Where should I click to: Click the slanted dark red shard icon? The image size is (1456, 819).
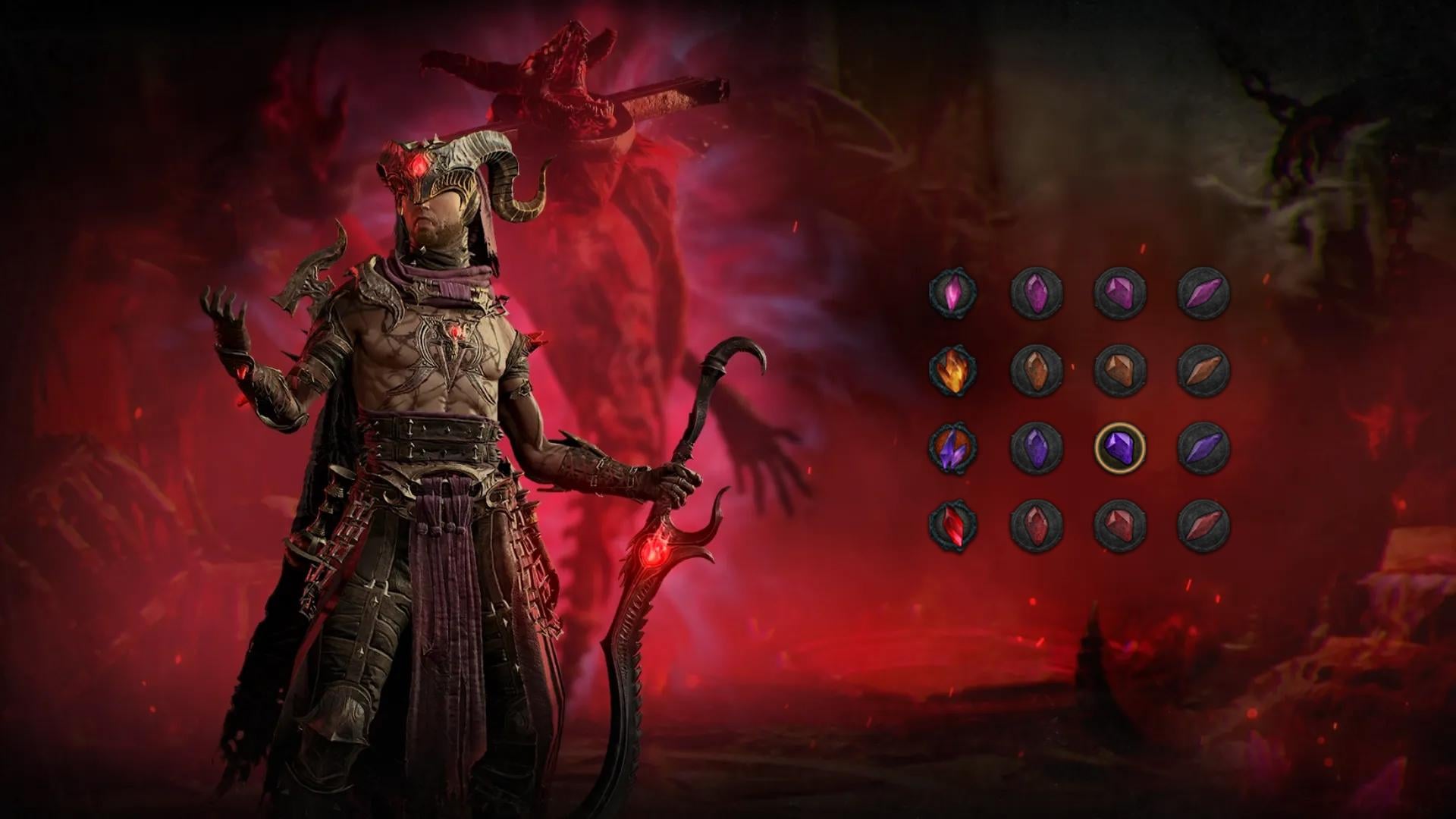(1203, 526)
